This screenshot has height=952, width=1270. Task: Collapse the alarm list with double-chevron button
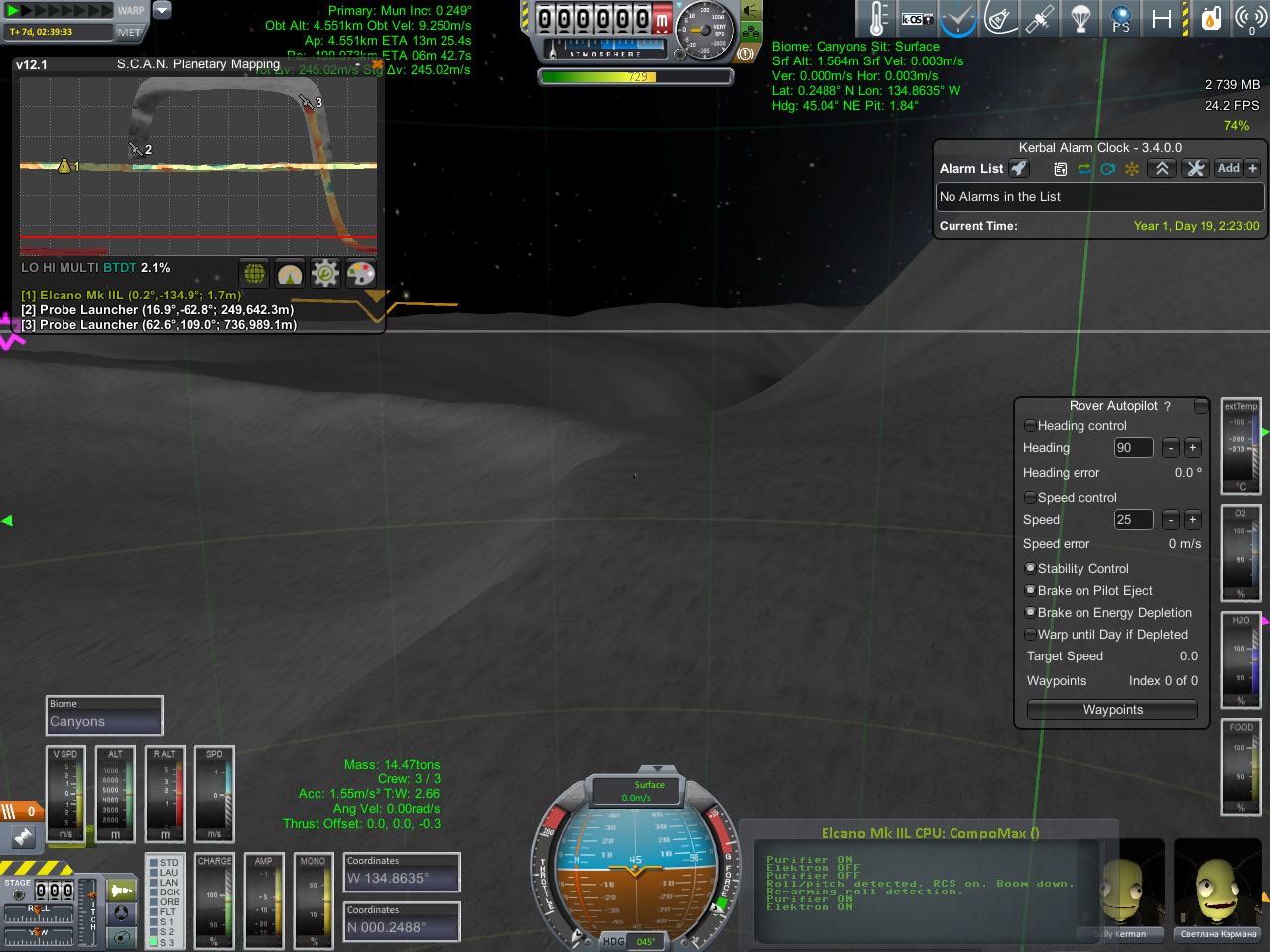[1162, 169]
